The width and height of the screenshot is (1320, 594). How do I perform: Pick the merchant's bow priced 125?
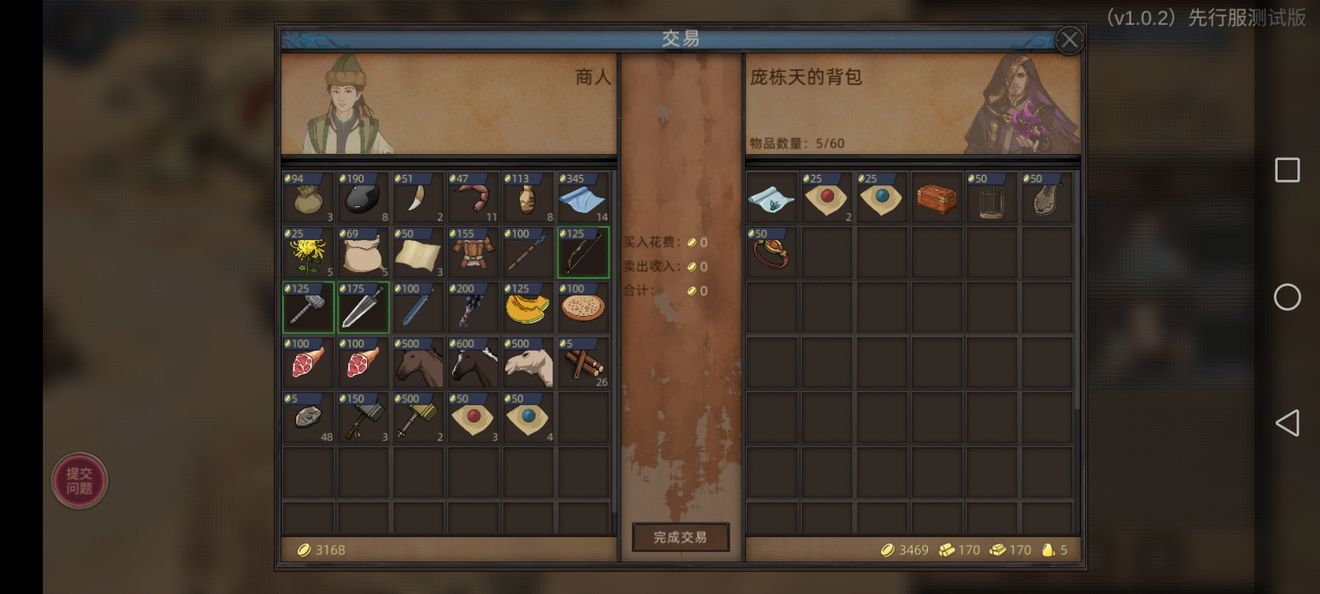coord(583,253)
